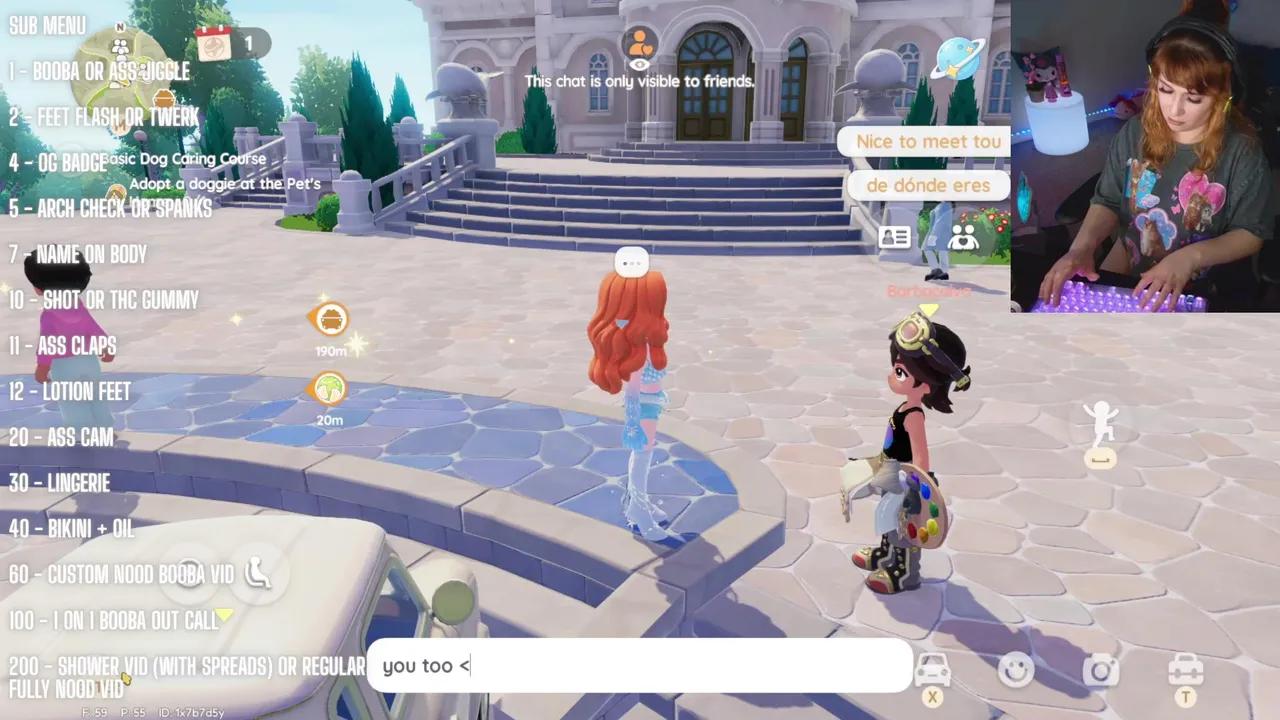Viewport: 1280px width, 720px height.
Task: Open the camera photo mode
Action: pos(1100,670)
